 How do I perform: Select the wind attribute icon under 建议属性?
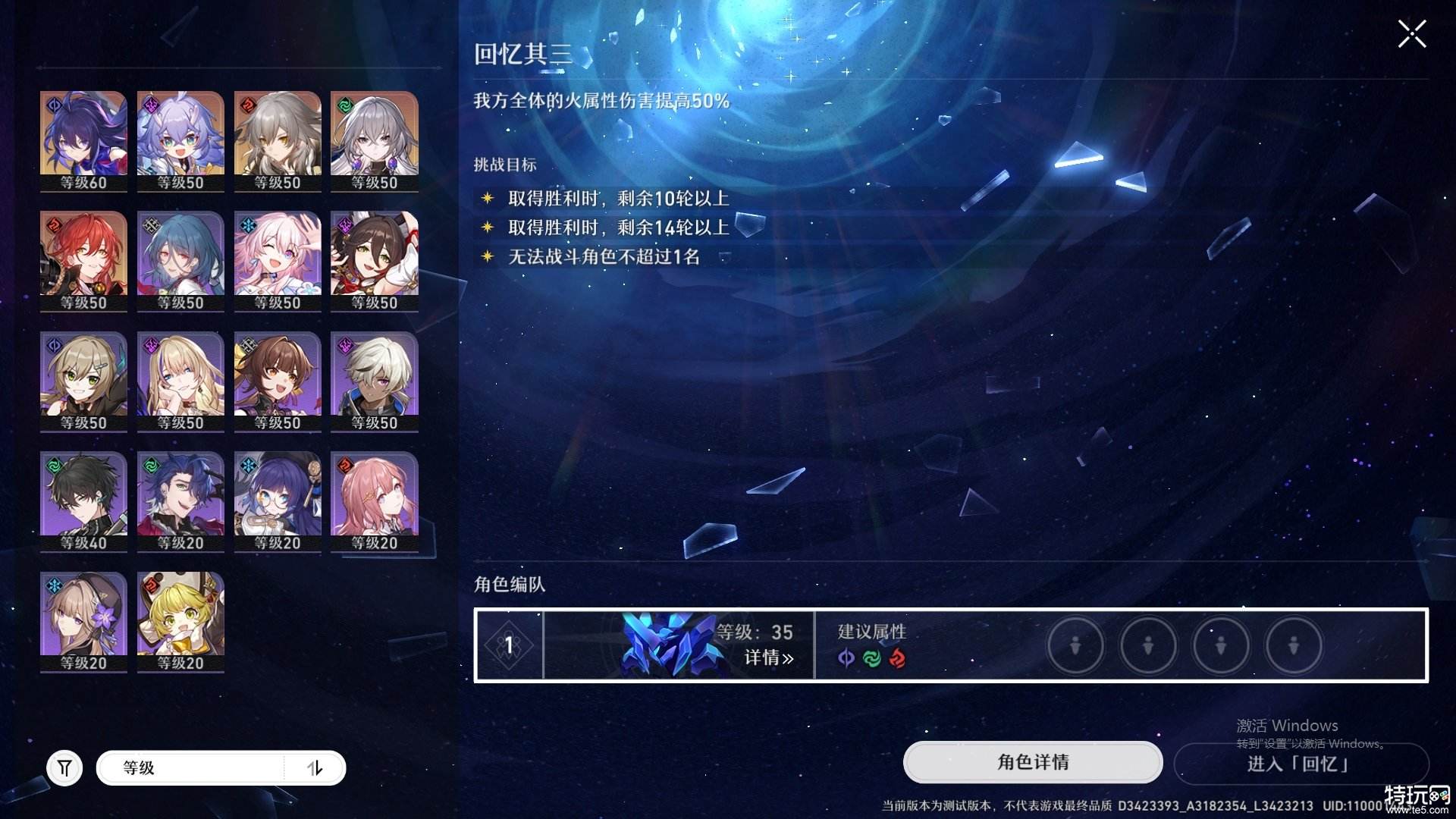point(871,659)
